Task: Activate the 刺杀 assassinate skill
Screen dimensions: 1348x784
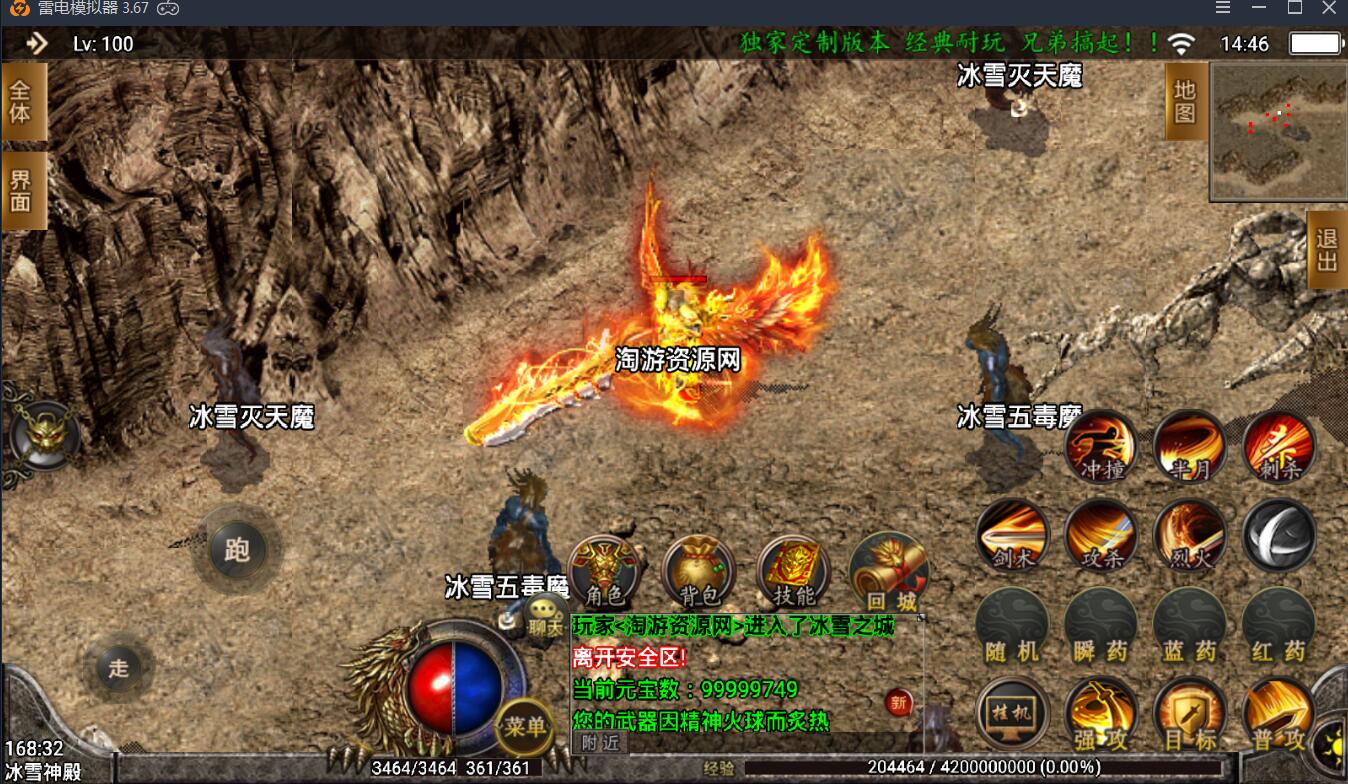Action: (x=1279, y=447)
